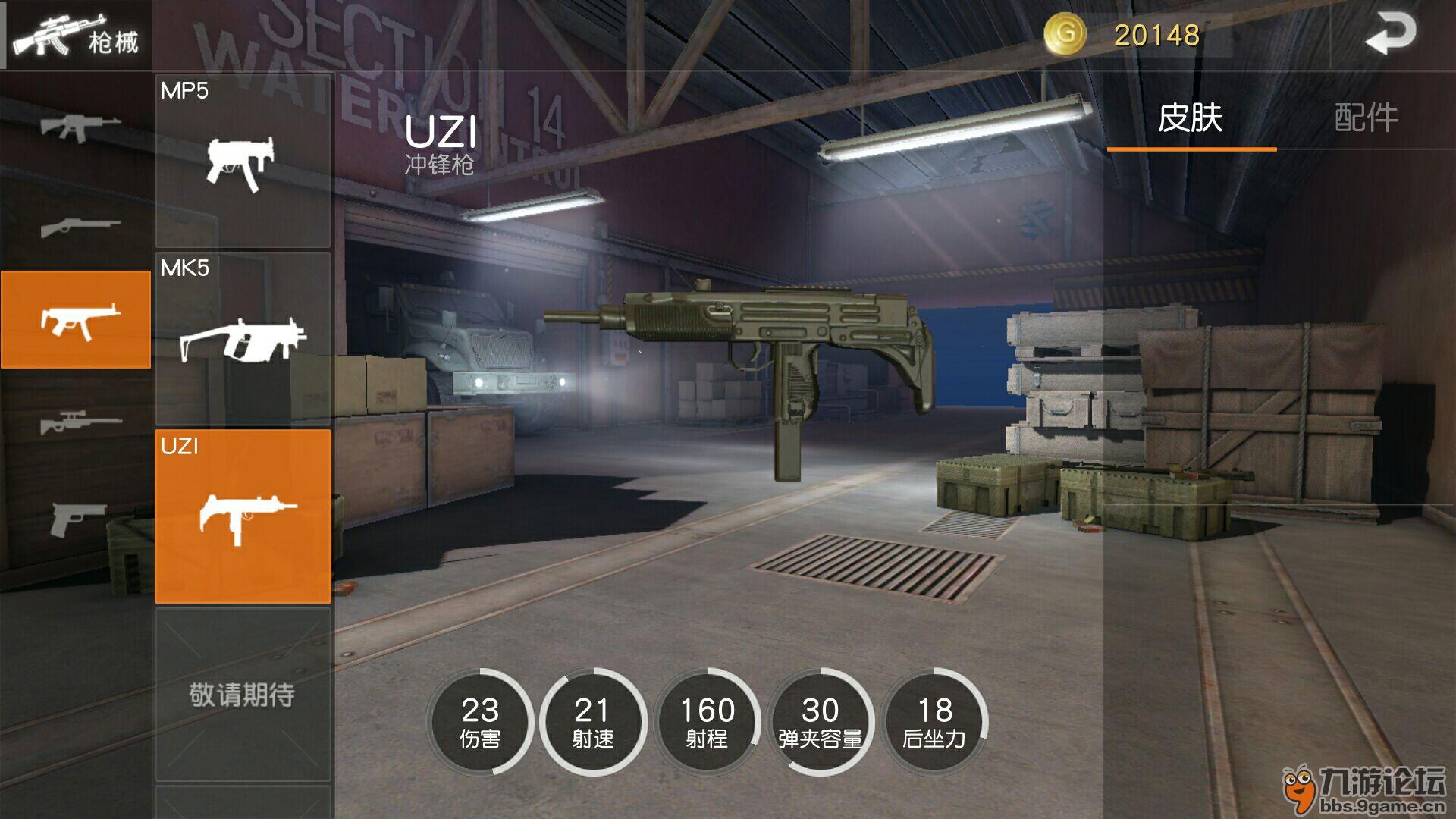Select the MP5 weapon tile
Screen dimensions: 1456x819
243,161
